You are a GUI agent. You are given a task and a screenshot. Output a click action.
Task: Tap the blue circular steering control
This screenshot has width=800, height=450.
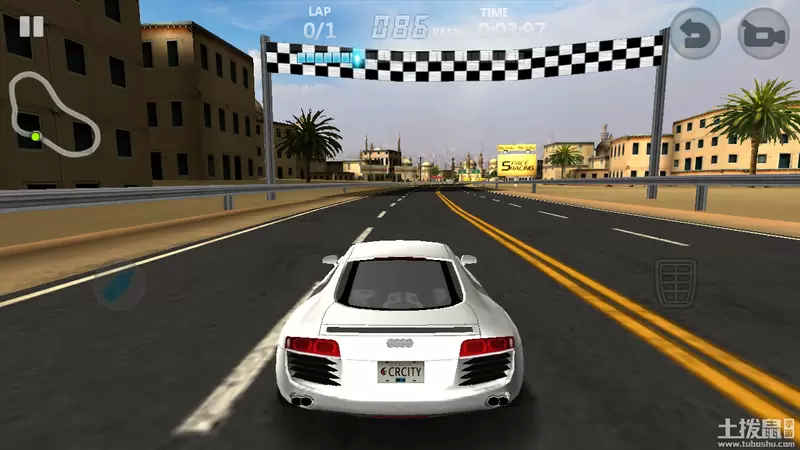[x=119, y=285]
